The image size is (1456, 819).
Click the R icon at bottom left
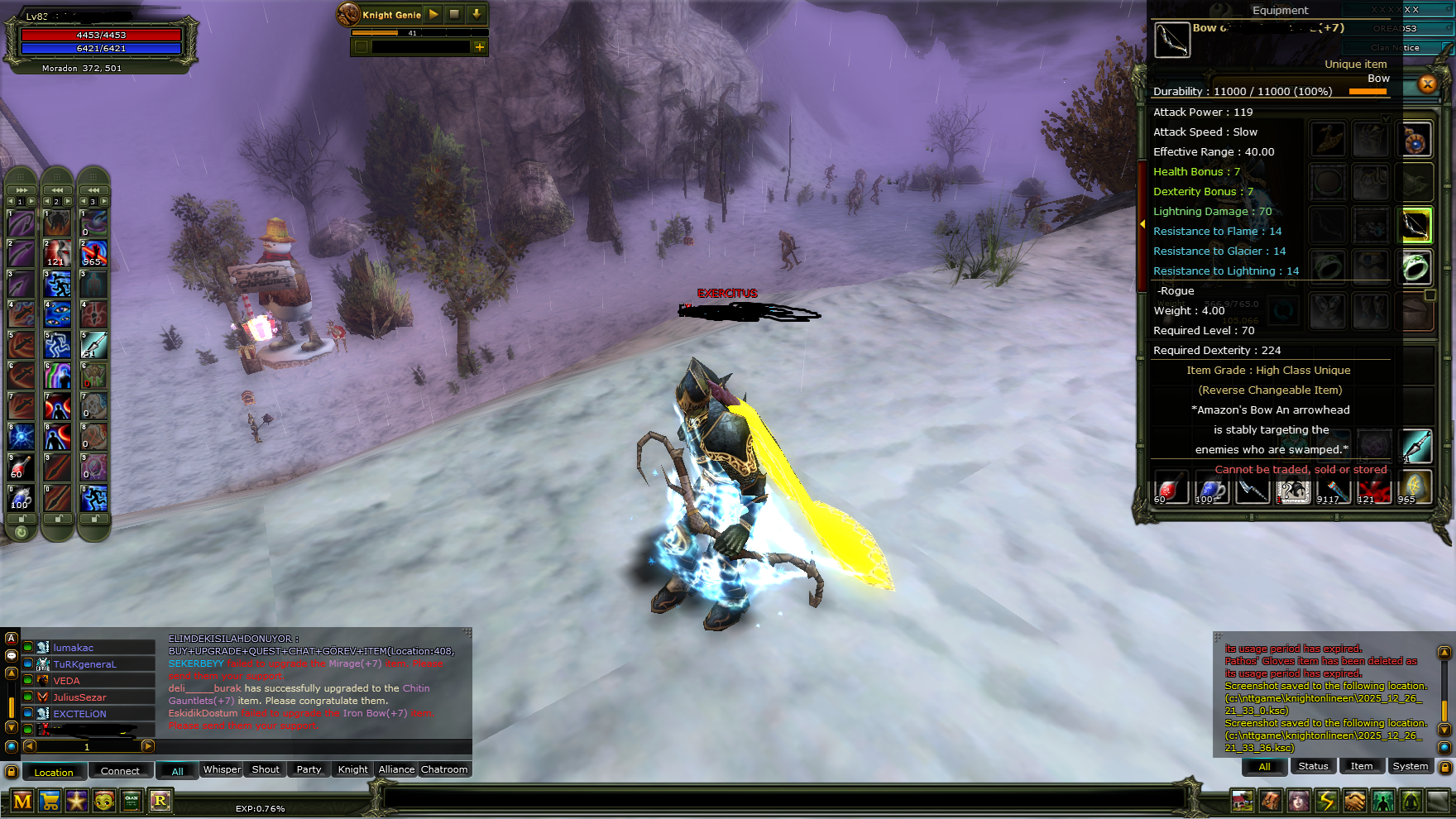pyautogui.click(x=160, y=801)
